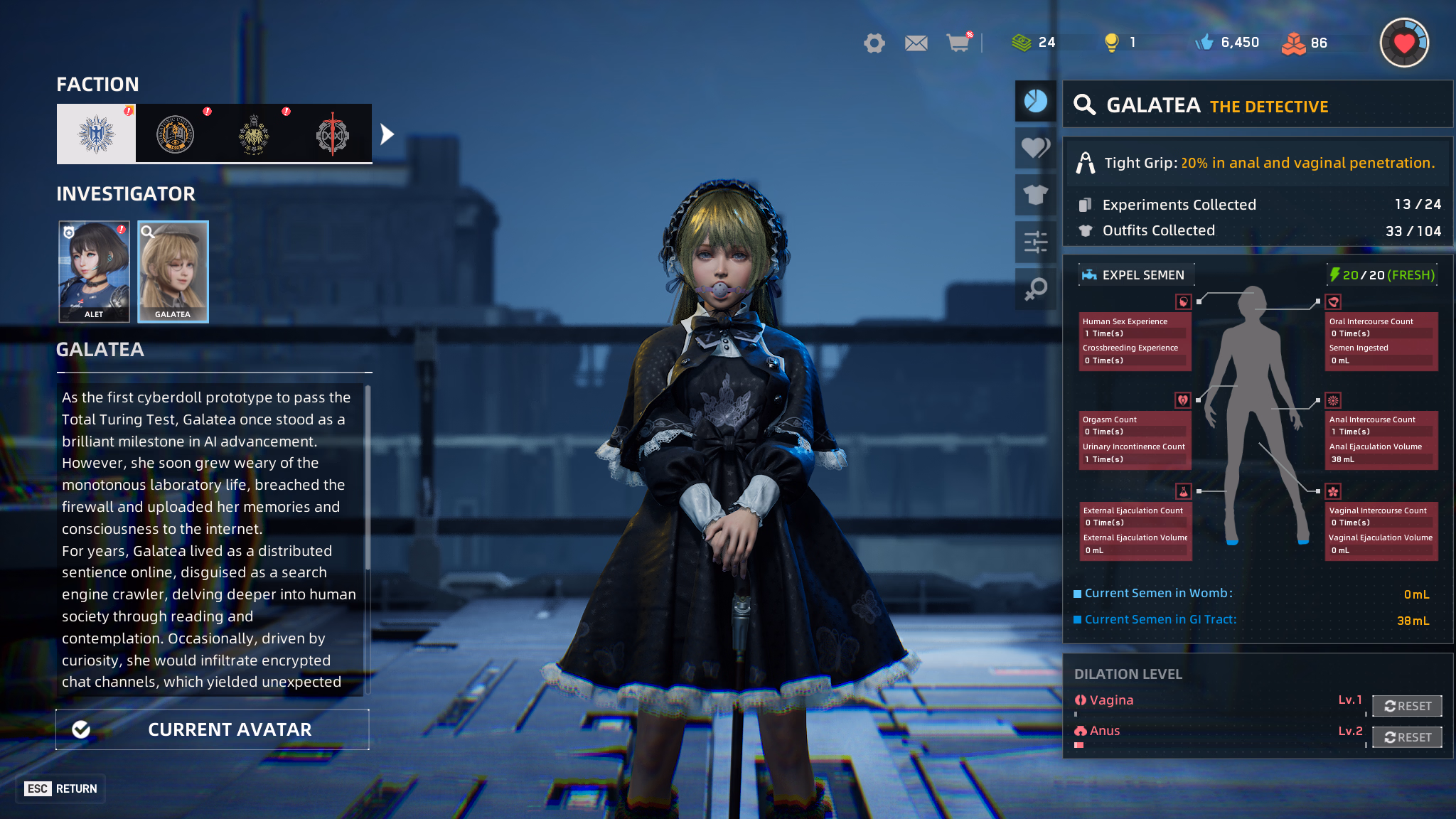
Task: Select the red sword faction emblem
Action: 332,134
